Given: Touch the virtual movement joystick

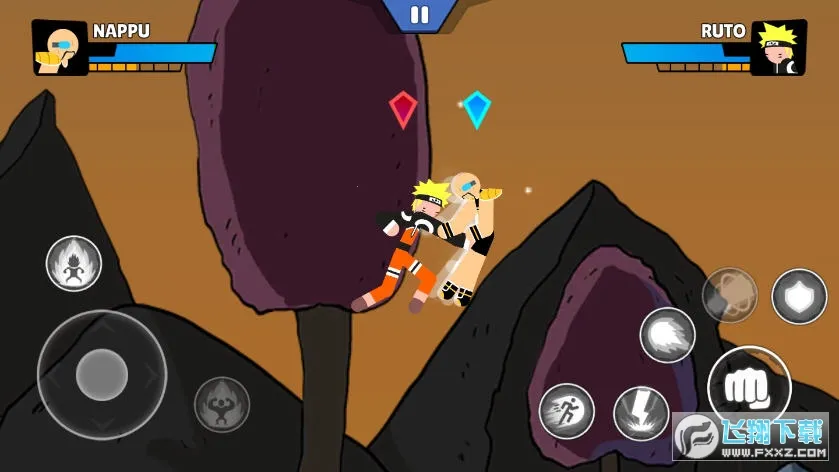Looking at the screenshot, I should point(101,375).
